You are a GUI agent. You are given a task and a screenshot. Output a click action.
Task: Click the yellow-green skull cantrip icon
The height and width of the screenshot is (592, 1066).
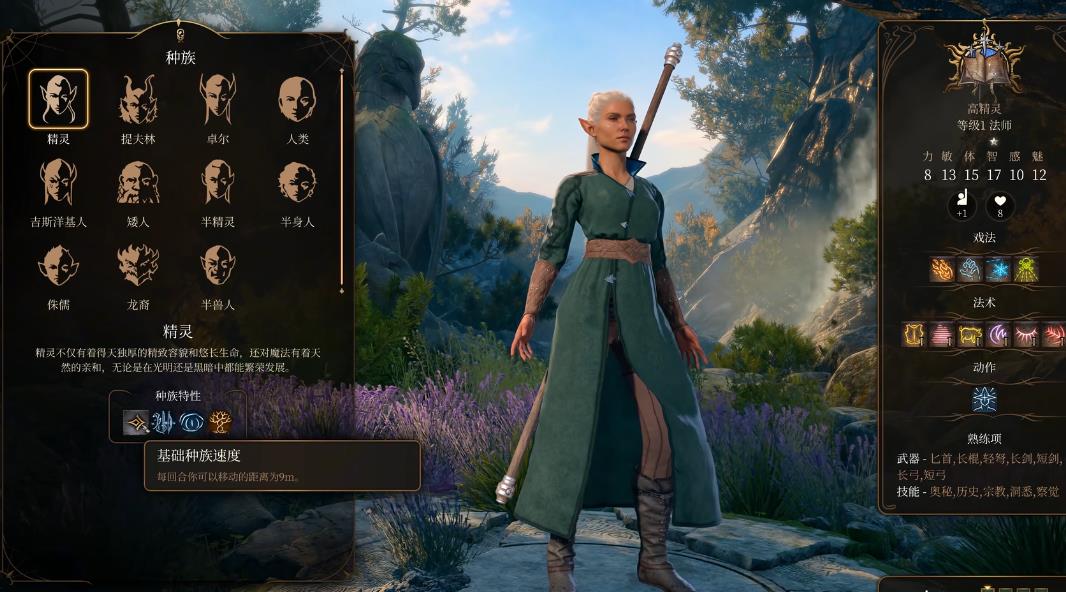1026,269
